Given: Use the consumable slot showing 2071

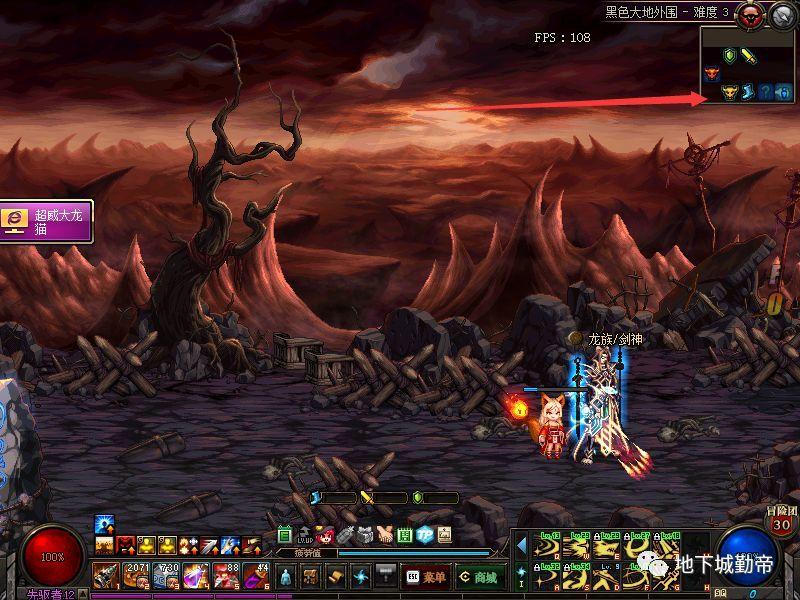Looking at the screenshot, I should (x=136, y=574).
